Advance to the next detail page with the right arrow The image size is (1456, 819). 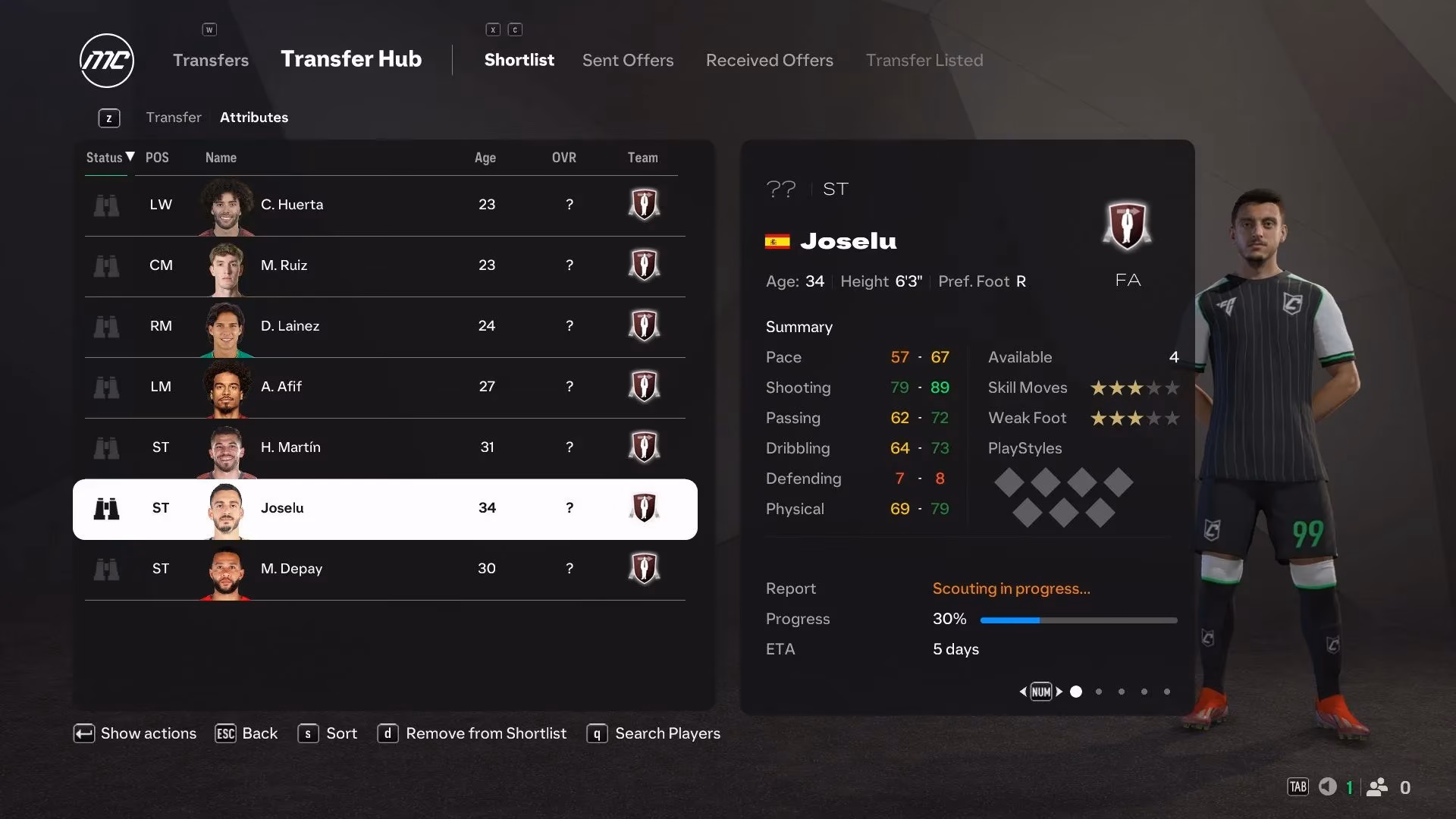pos(1060,692)
